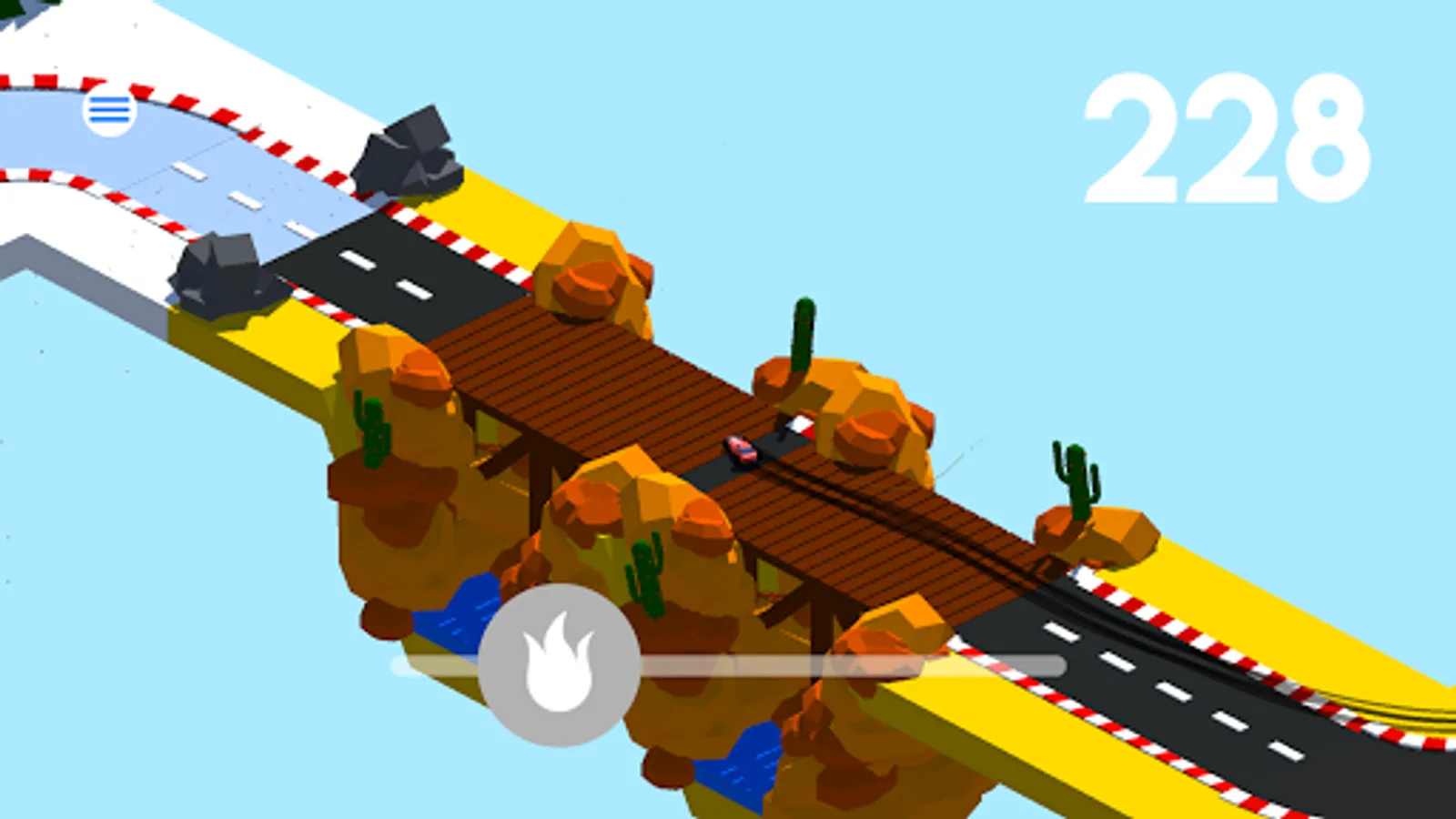The height and width of the screenshot is (819, 1456).
Task: Tap the three-line menu button top left
Action: pos(108,111)
